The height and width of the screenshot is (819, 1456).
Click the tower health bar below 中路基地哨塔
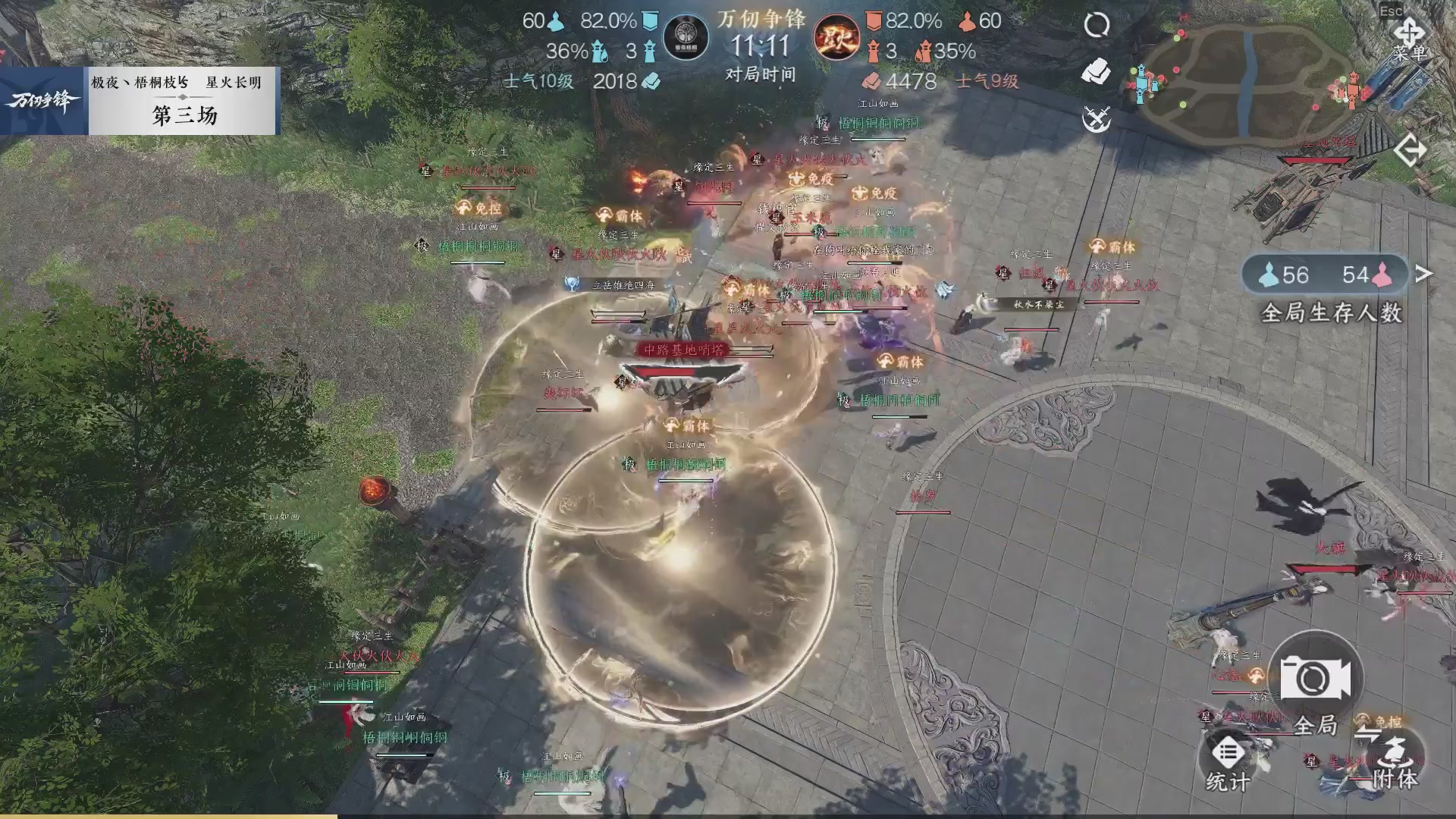(x=680, y=372)
